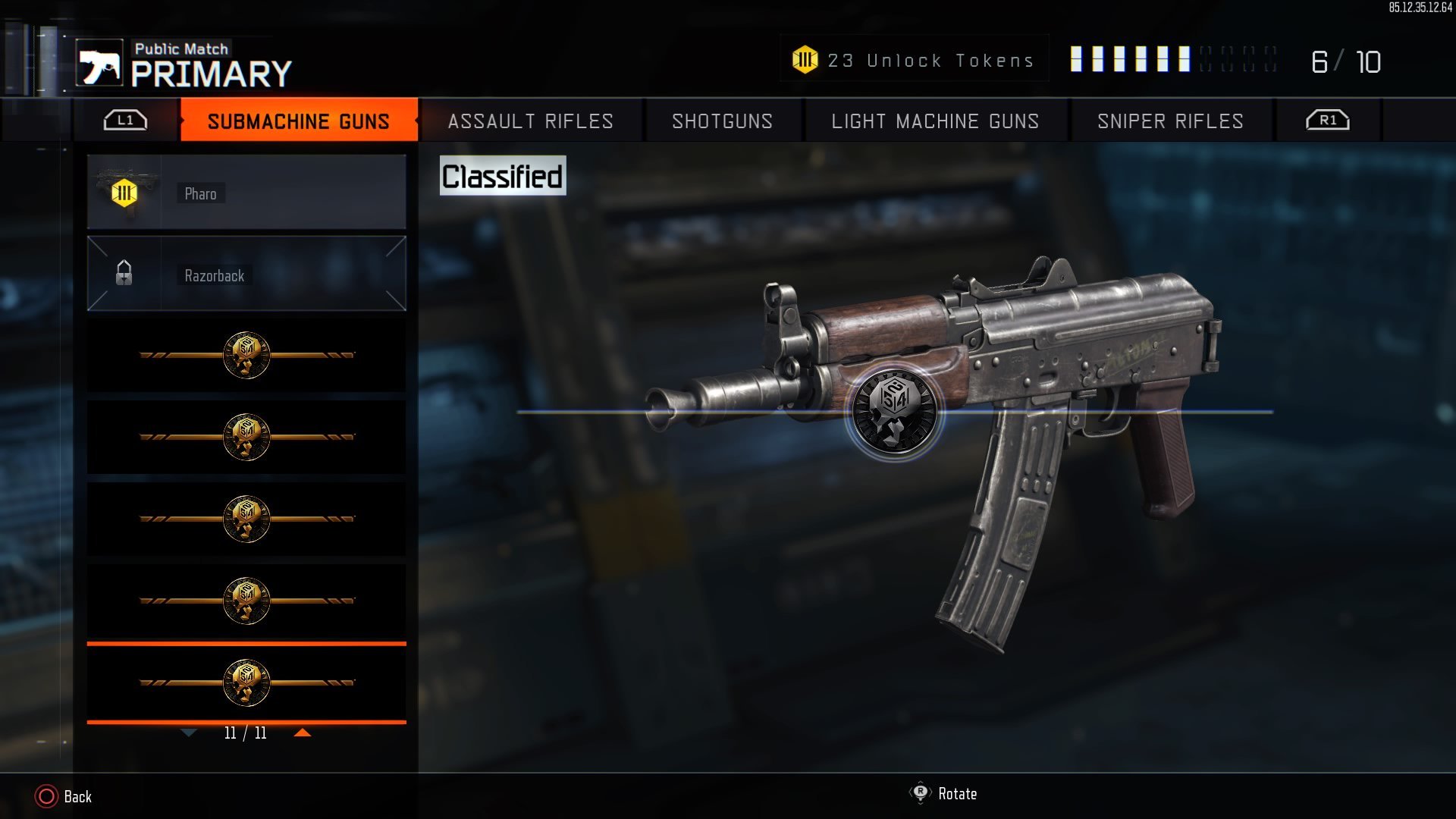Click the orange up arrow next to 11/11
1456x819 pixels.
click(x=304, y=733)
